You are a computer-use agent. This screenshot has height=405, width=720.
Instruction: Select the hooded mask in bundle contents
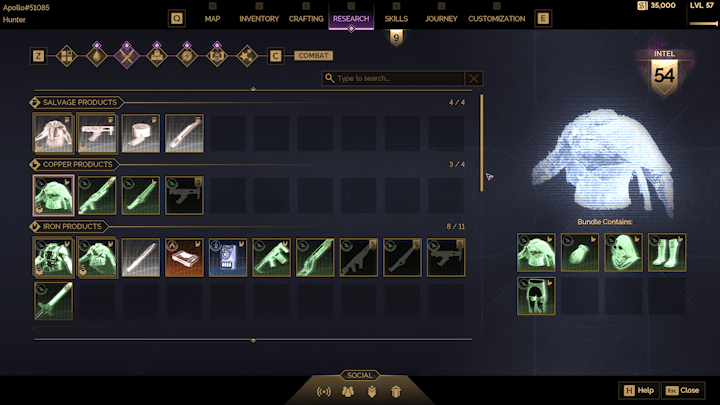624,252
